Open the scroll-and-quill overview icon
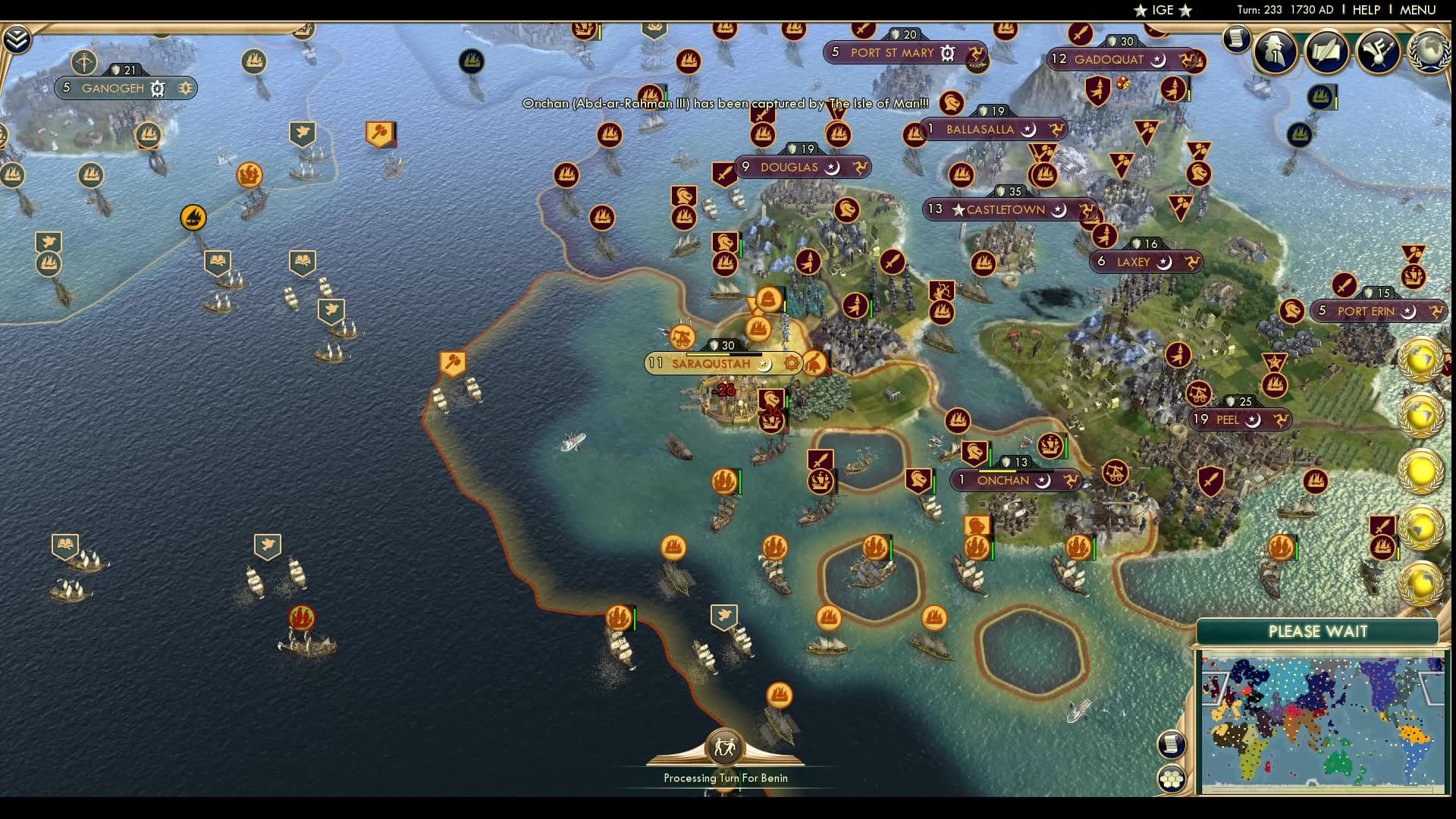This screenshot has width=1456, height=819. [x=1326, y=52]
